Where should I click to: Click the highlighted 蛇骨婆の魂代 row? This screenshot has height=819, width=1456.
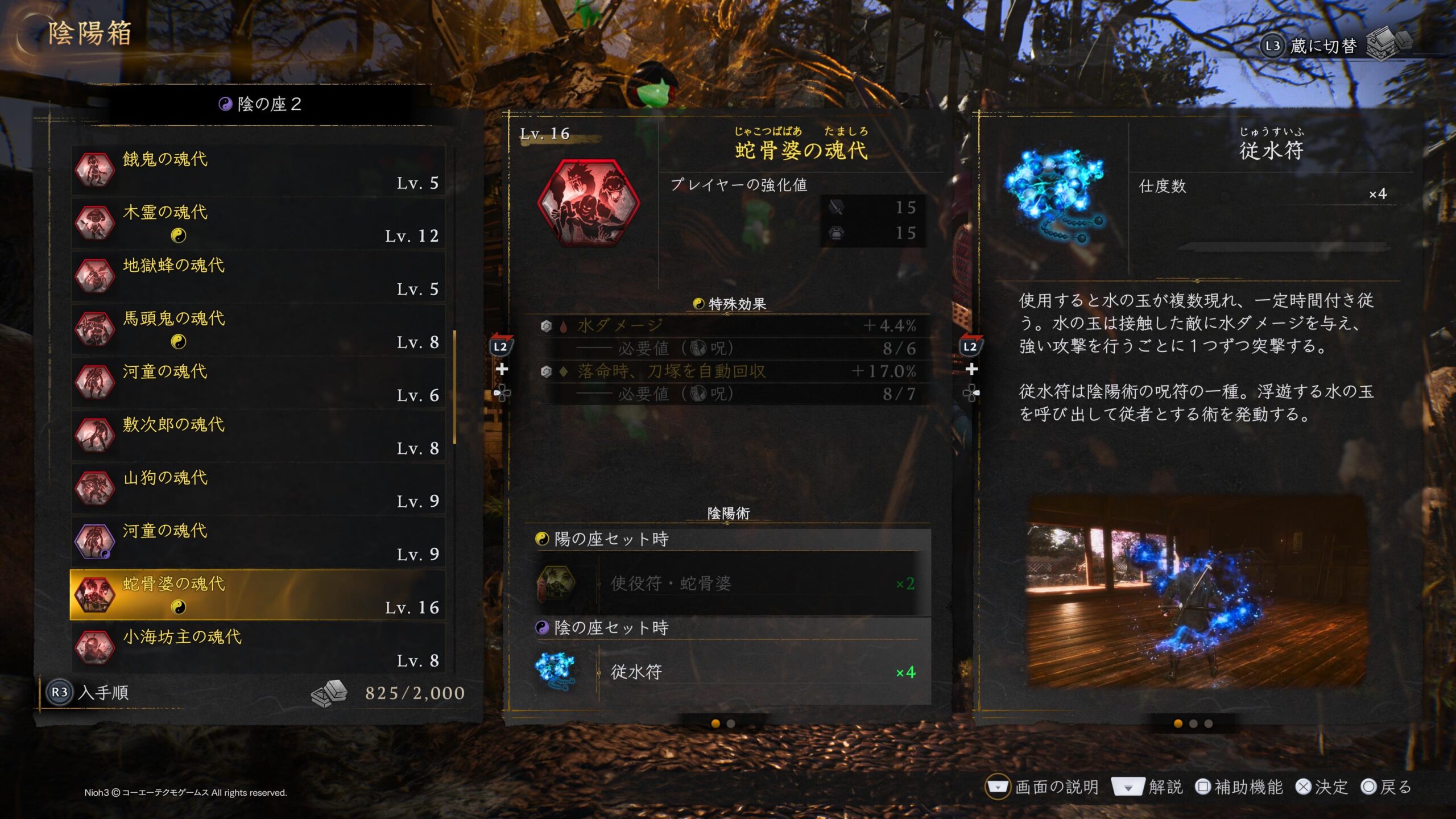(x=258, y=595)
